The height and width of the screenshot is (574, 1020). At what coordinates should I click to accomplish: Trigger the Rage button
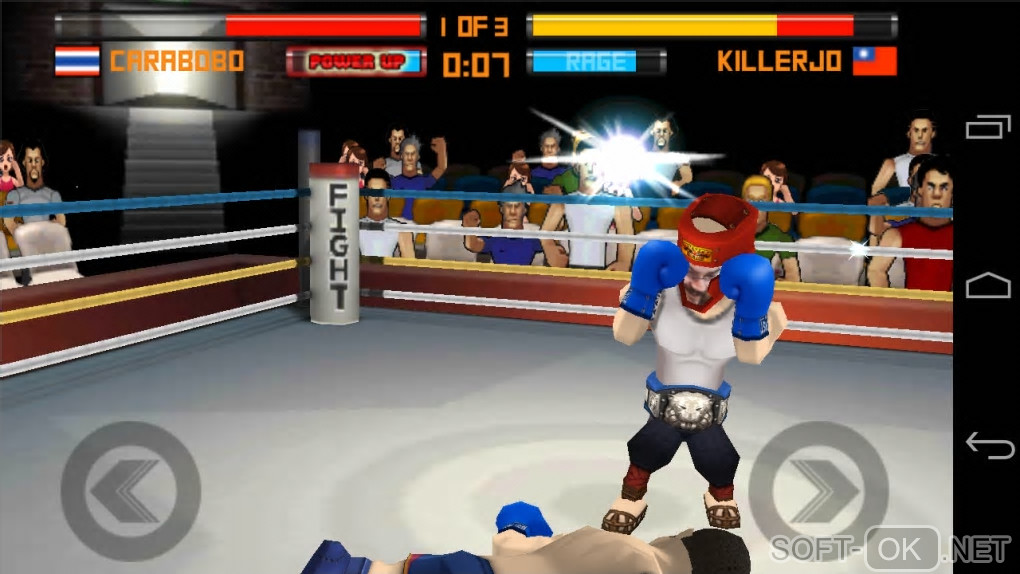coord(596,62)
